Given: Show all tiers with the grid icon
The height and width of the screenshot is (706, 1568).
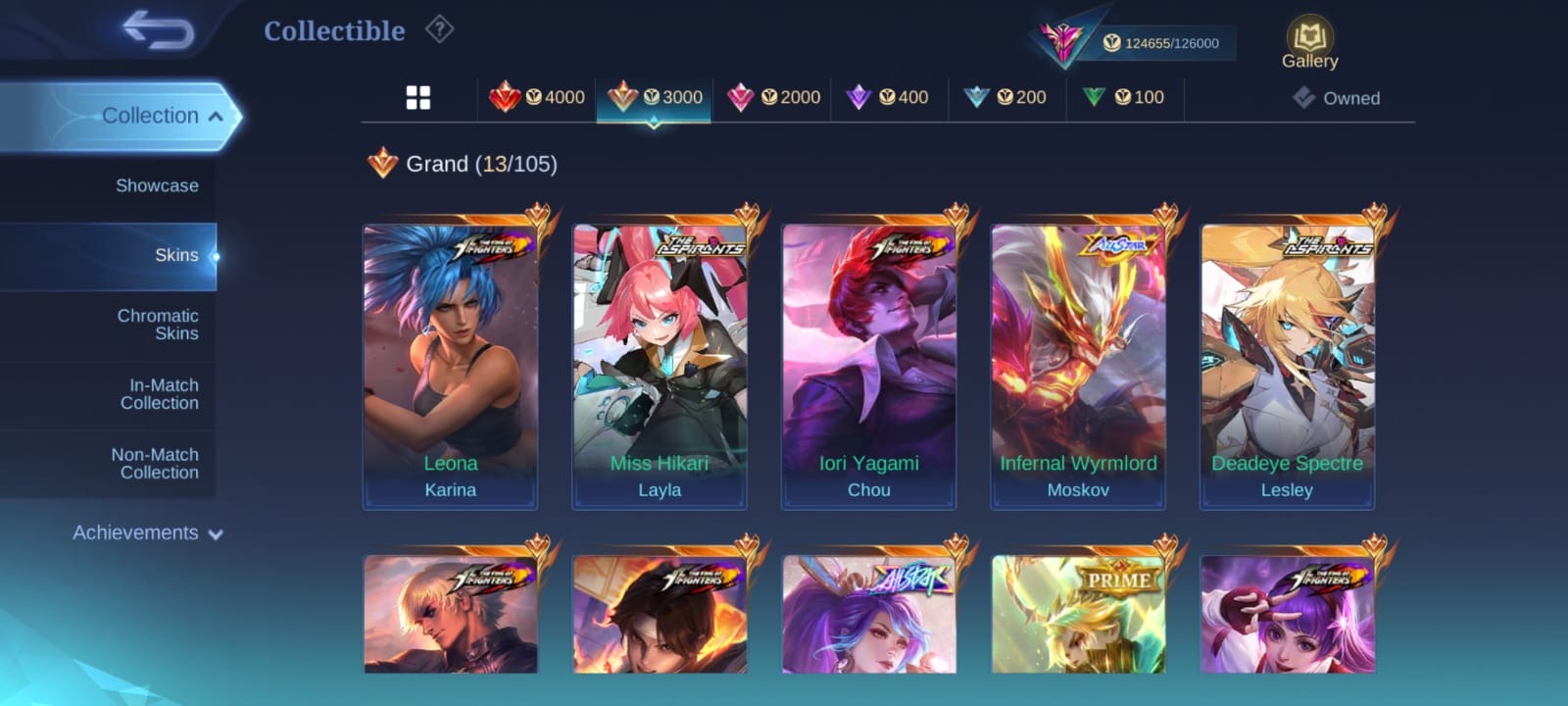Looking at the screenshot, I should [418, 98].
